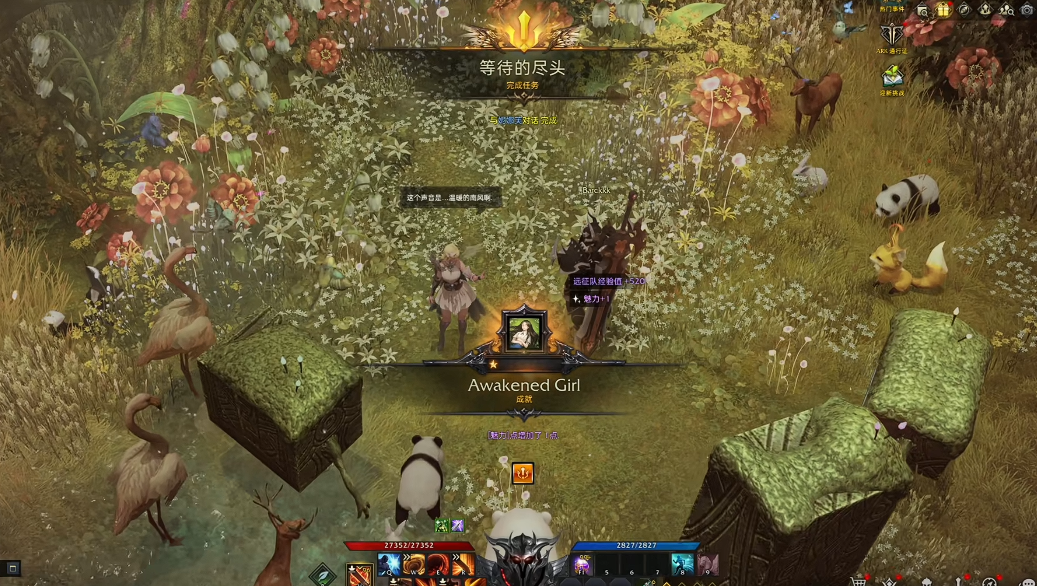Trigger the E red skill icon
Image resolution: width=1037 pixels, height=586 pixels.
pos(437,565)
